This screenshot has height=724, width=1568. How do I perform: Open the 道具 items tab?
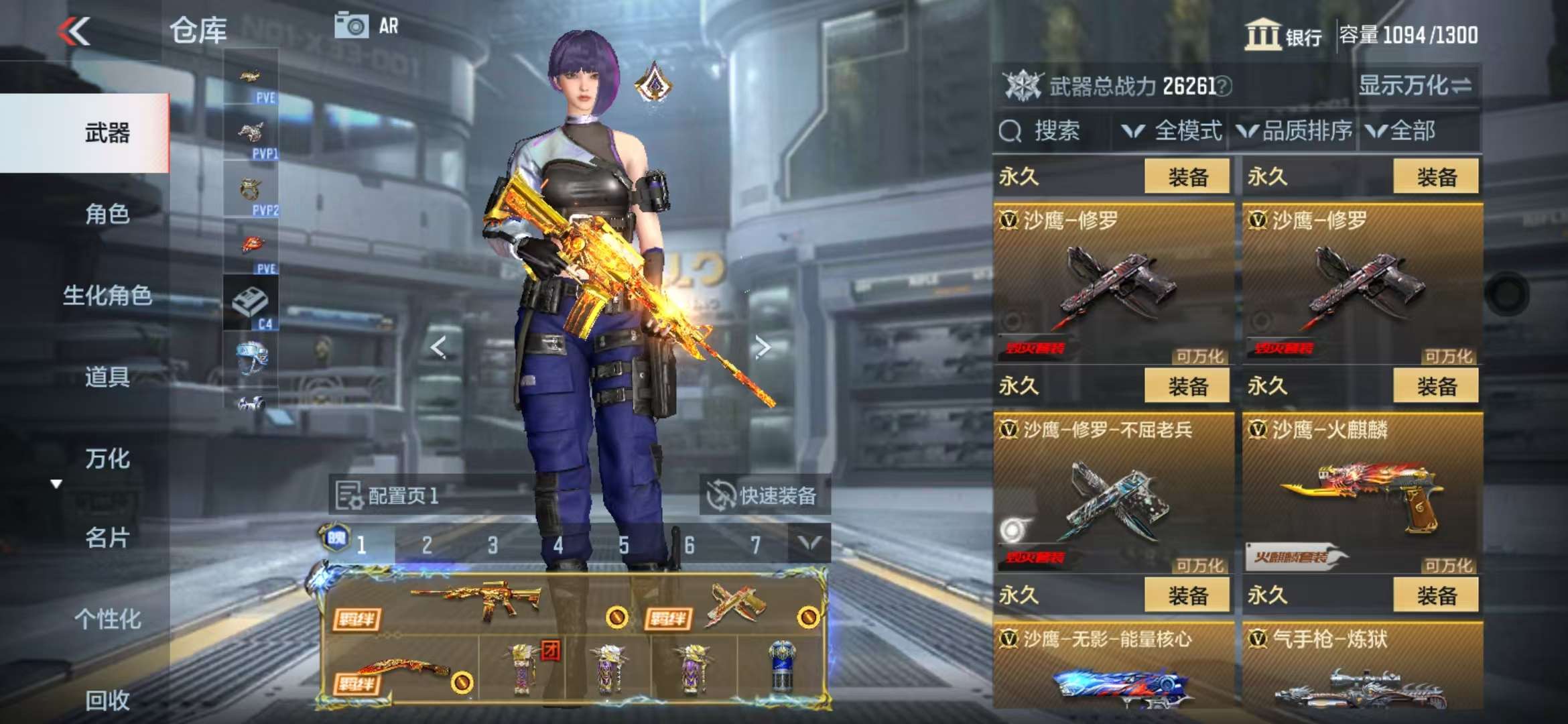(107, 377)
